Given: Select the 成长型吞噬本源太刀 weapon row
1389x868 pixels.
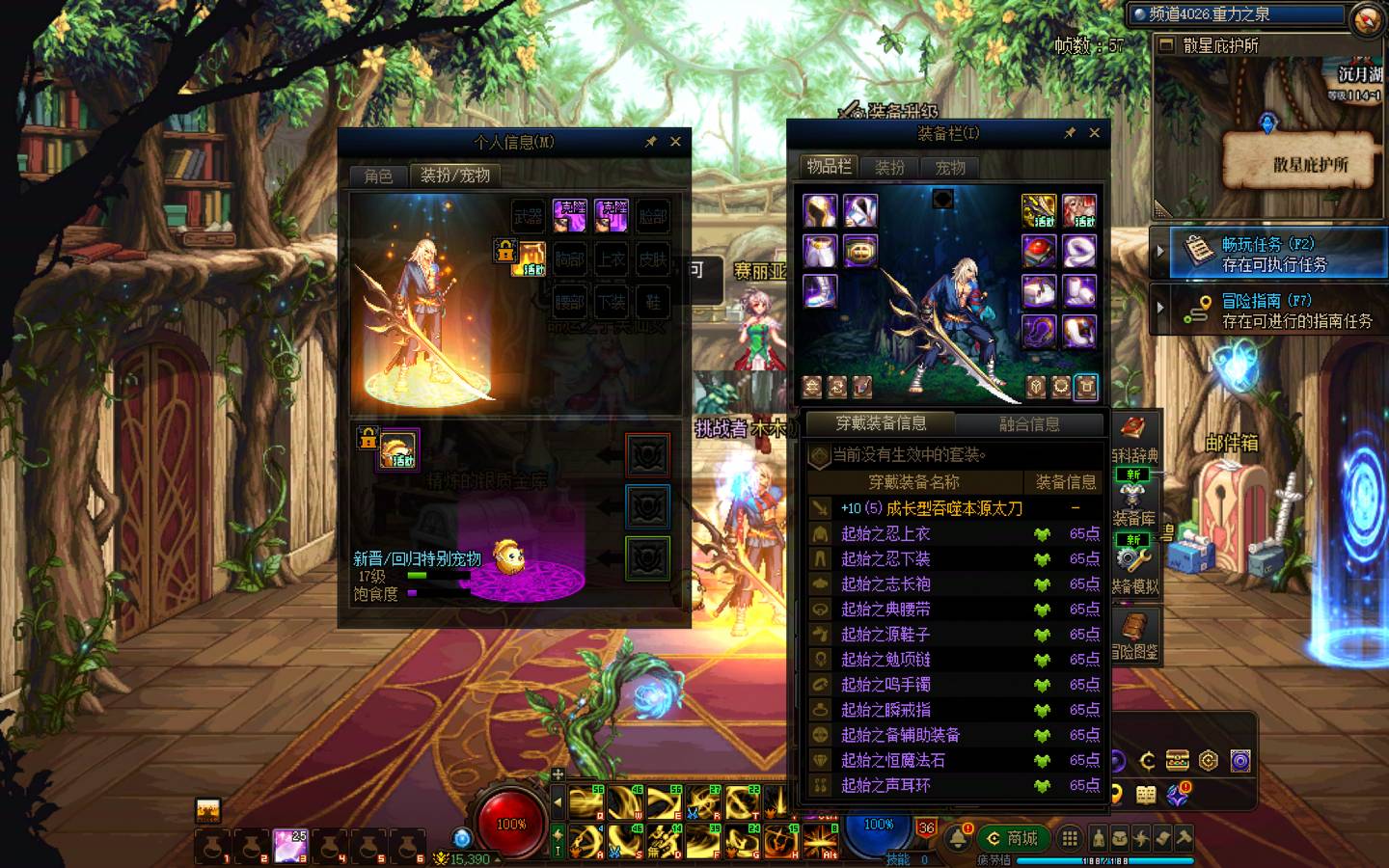Looking at the screenshot, I should pos(955,508).
